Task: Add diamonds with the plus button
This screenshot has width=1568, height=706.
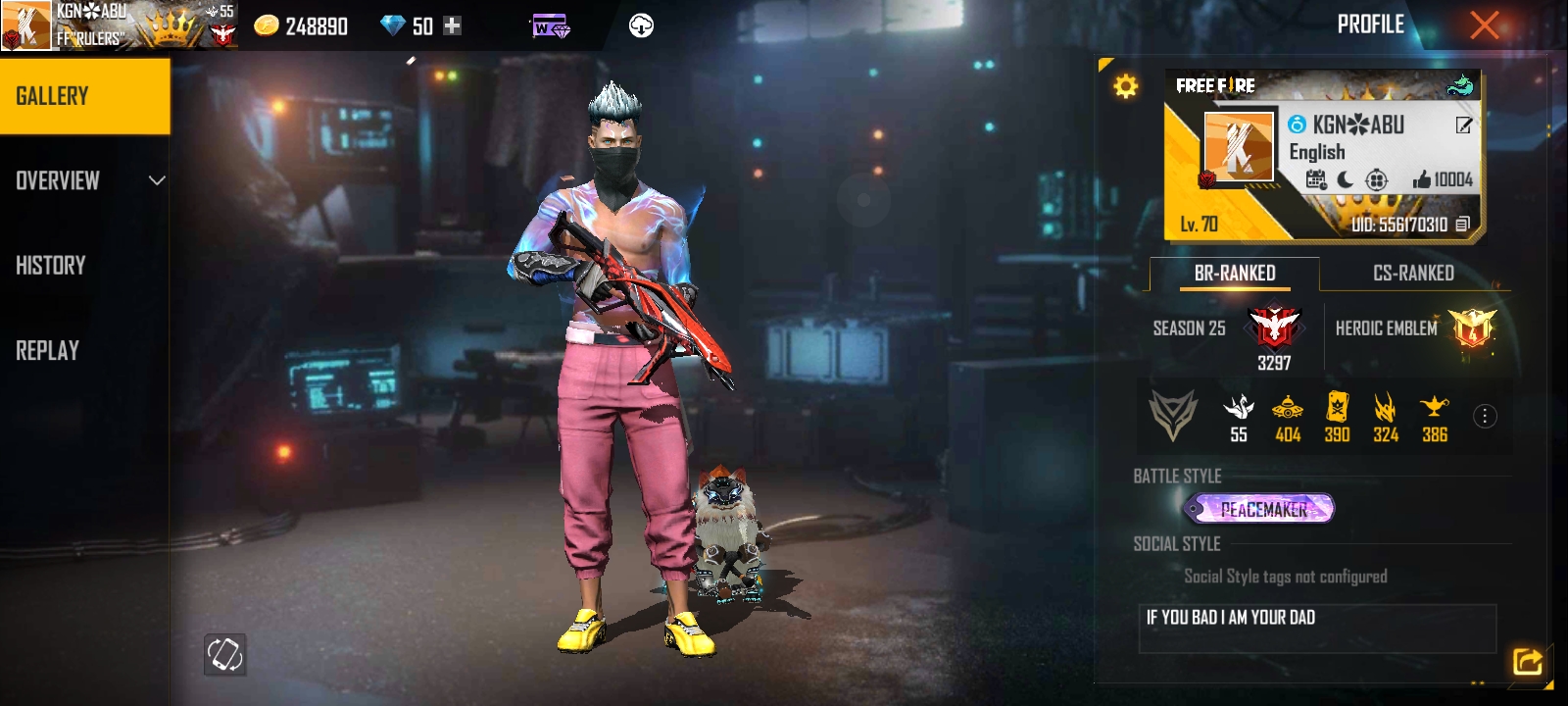Action: point(452,26)
